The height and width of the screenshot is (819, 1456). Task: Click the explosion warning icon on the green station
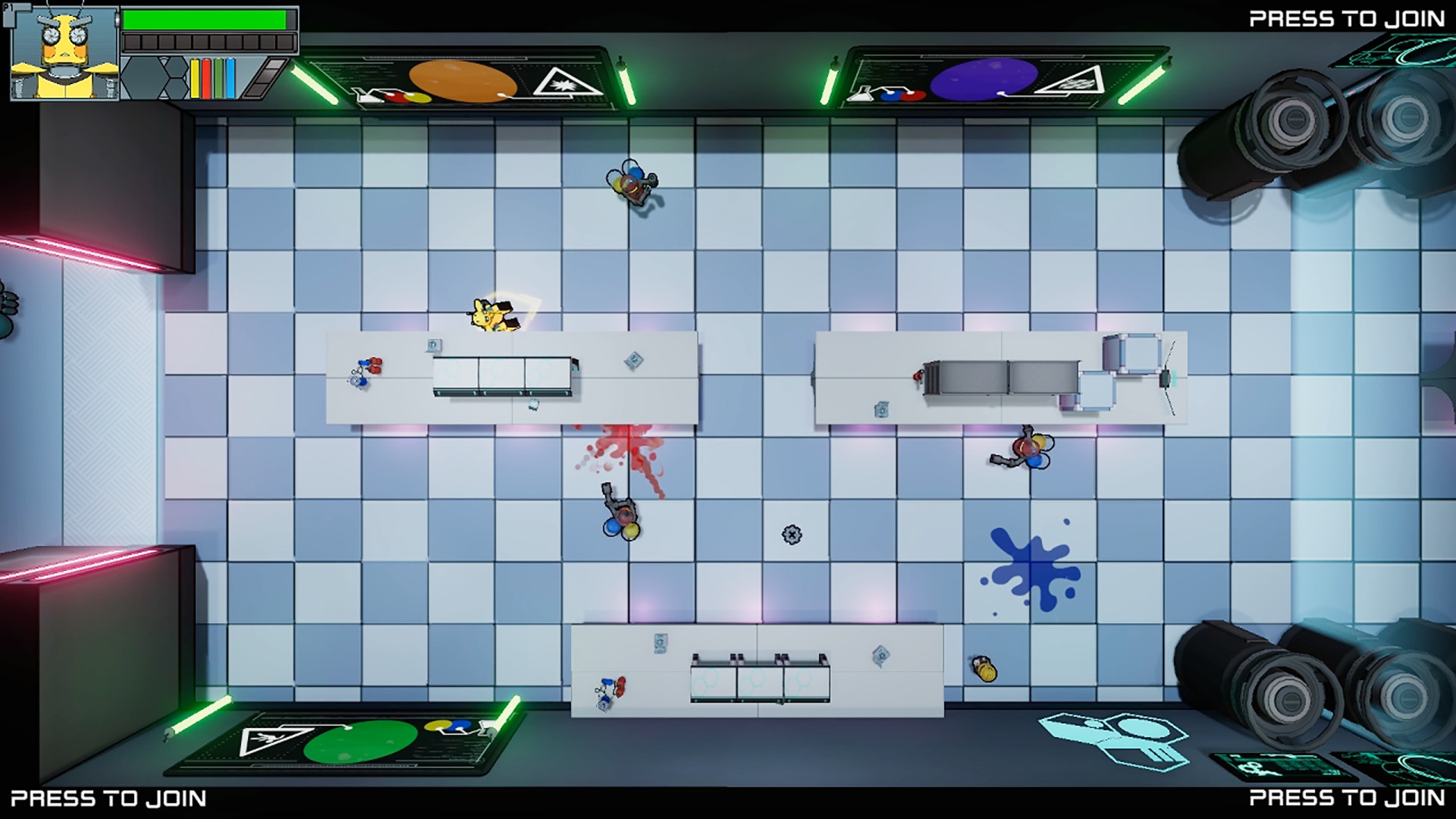267,741
